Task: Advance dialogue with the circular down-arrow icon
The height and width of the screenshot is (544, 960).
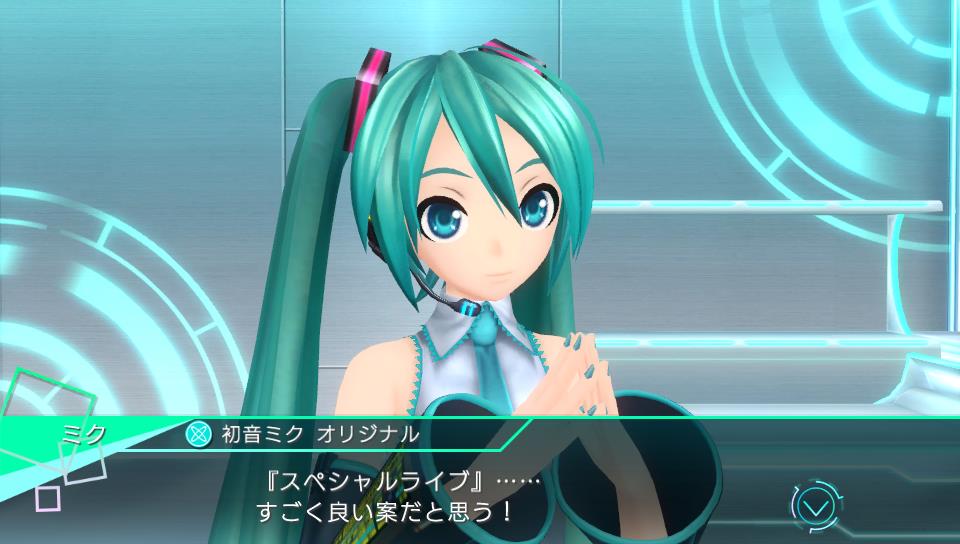Action: coord(815,506)
